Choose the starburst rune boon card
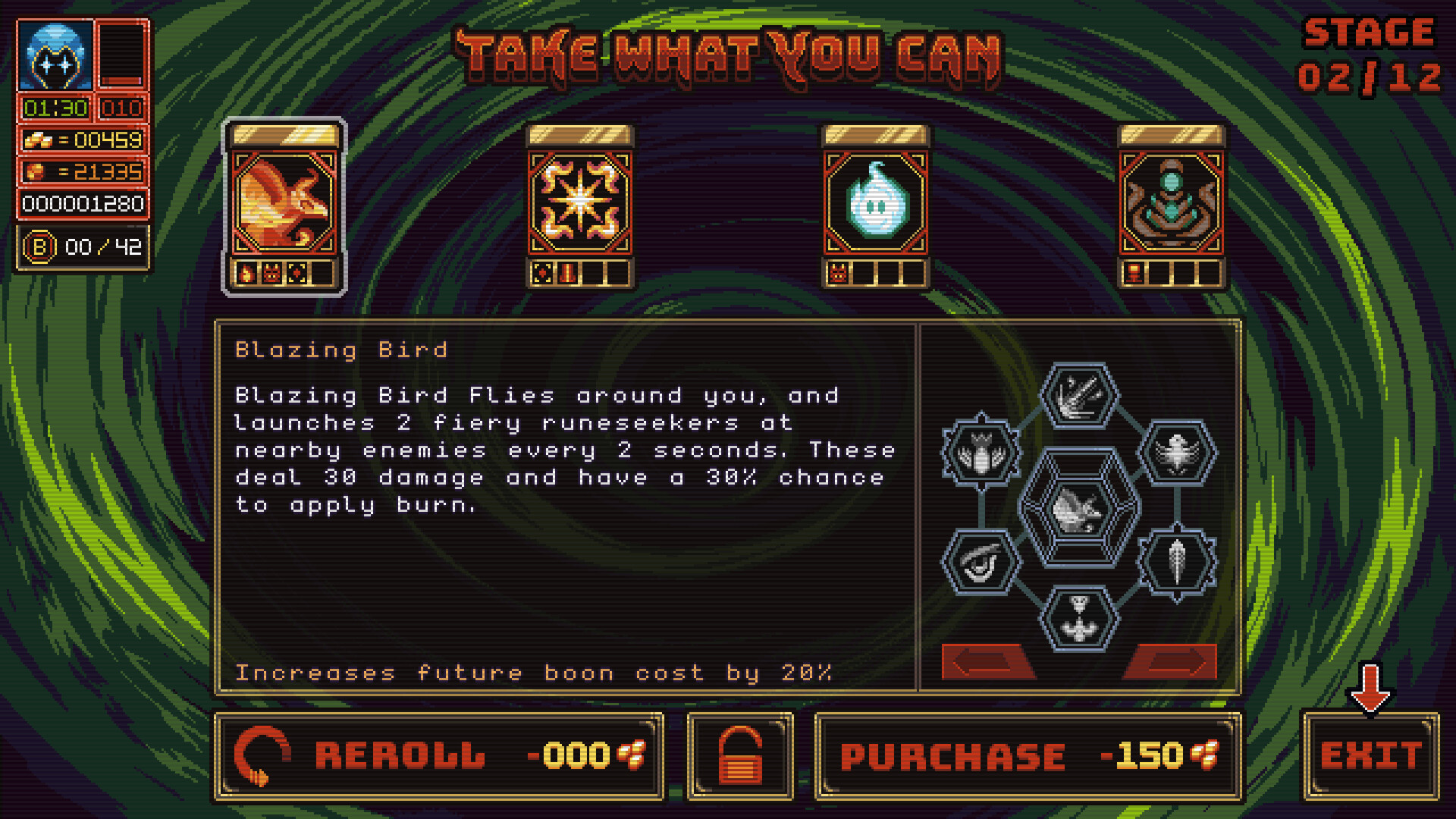 coord(580,203)
